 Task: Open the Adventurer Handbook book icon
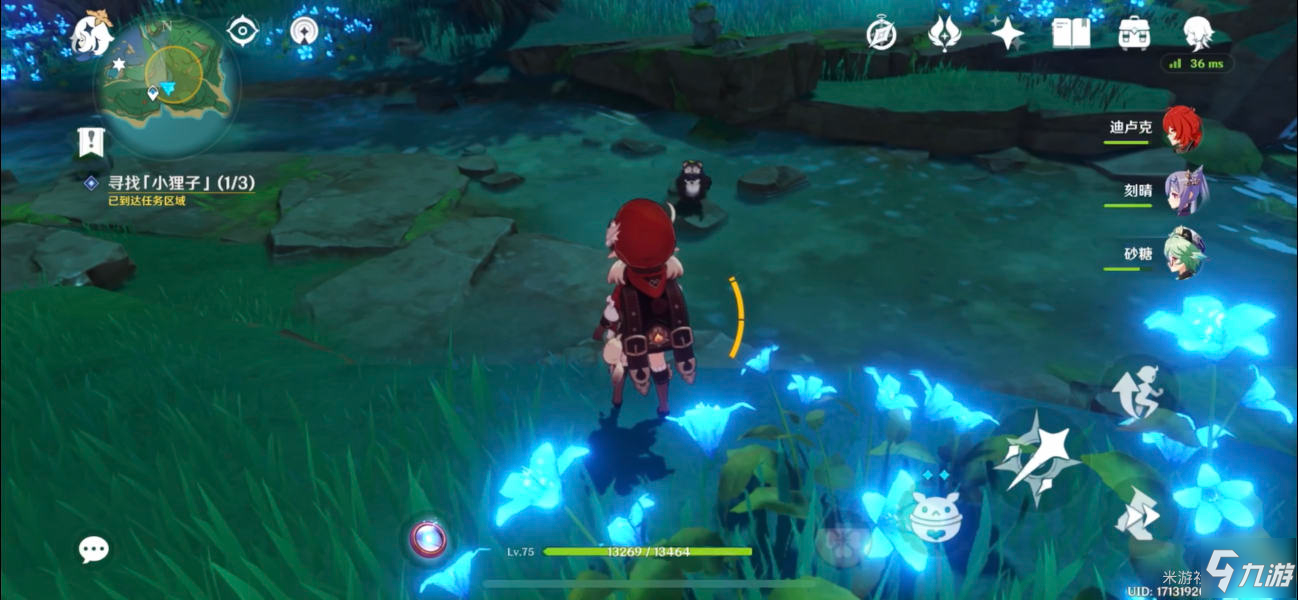click(1071, 34)
